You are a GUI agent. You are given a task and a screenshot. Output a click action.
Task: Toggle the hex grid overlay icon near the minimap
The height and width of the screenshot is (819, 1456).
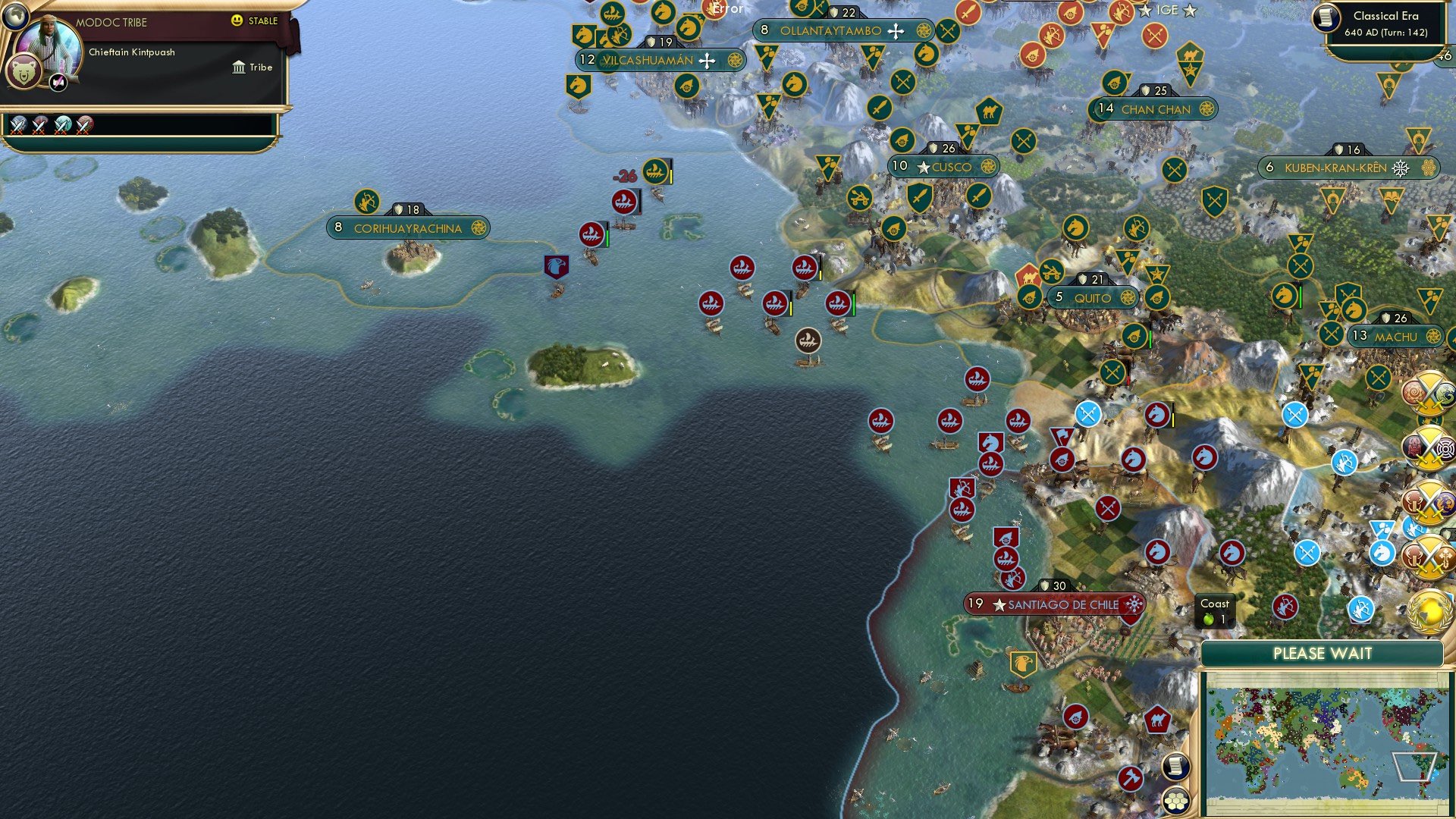[x=1175, y=801]
